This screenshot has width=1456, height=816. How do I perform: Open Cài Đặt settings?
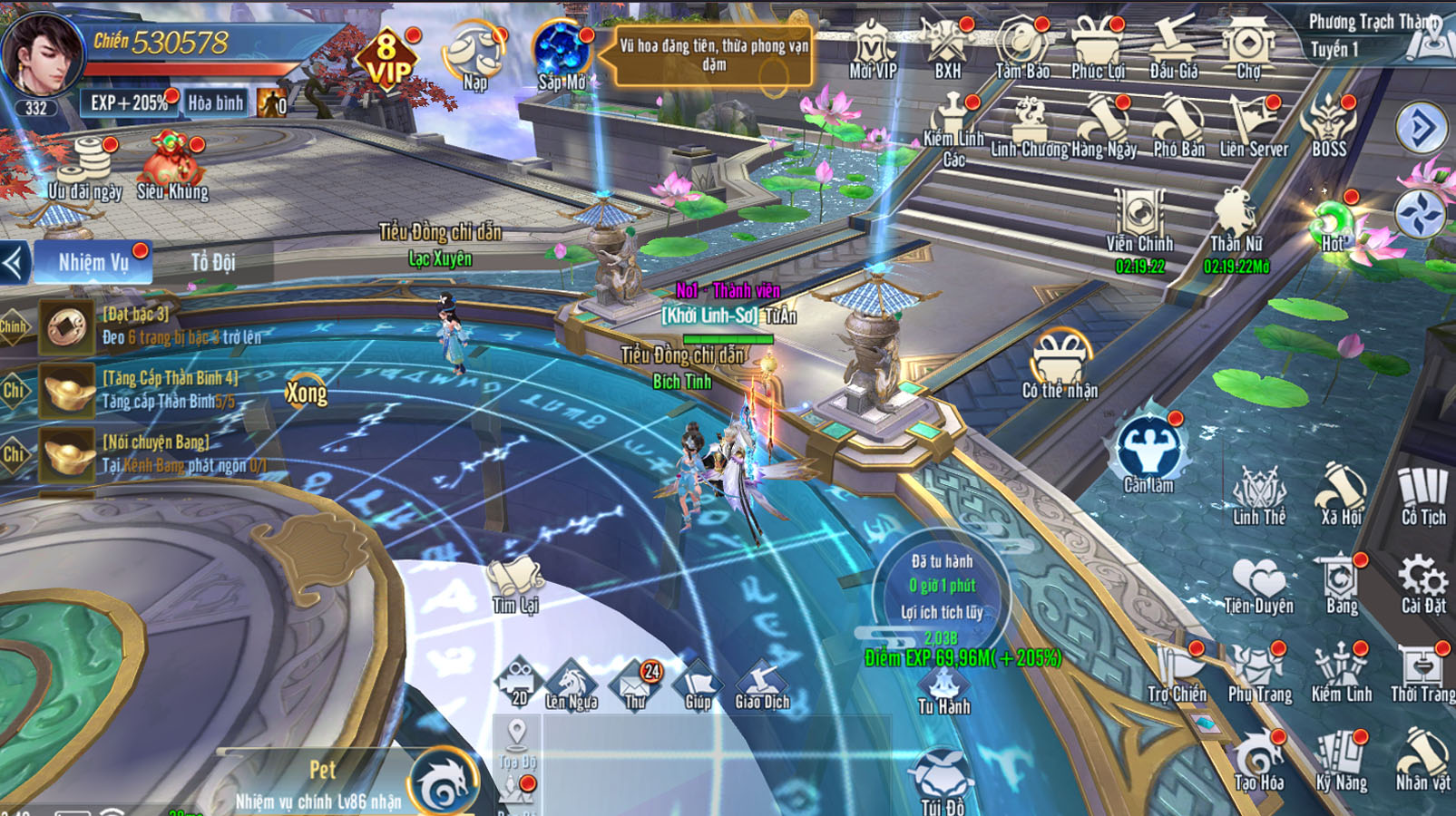(1422, 585)
